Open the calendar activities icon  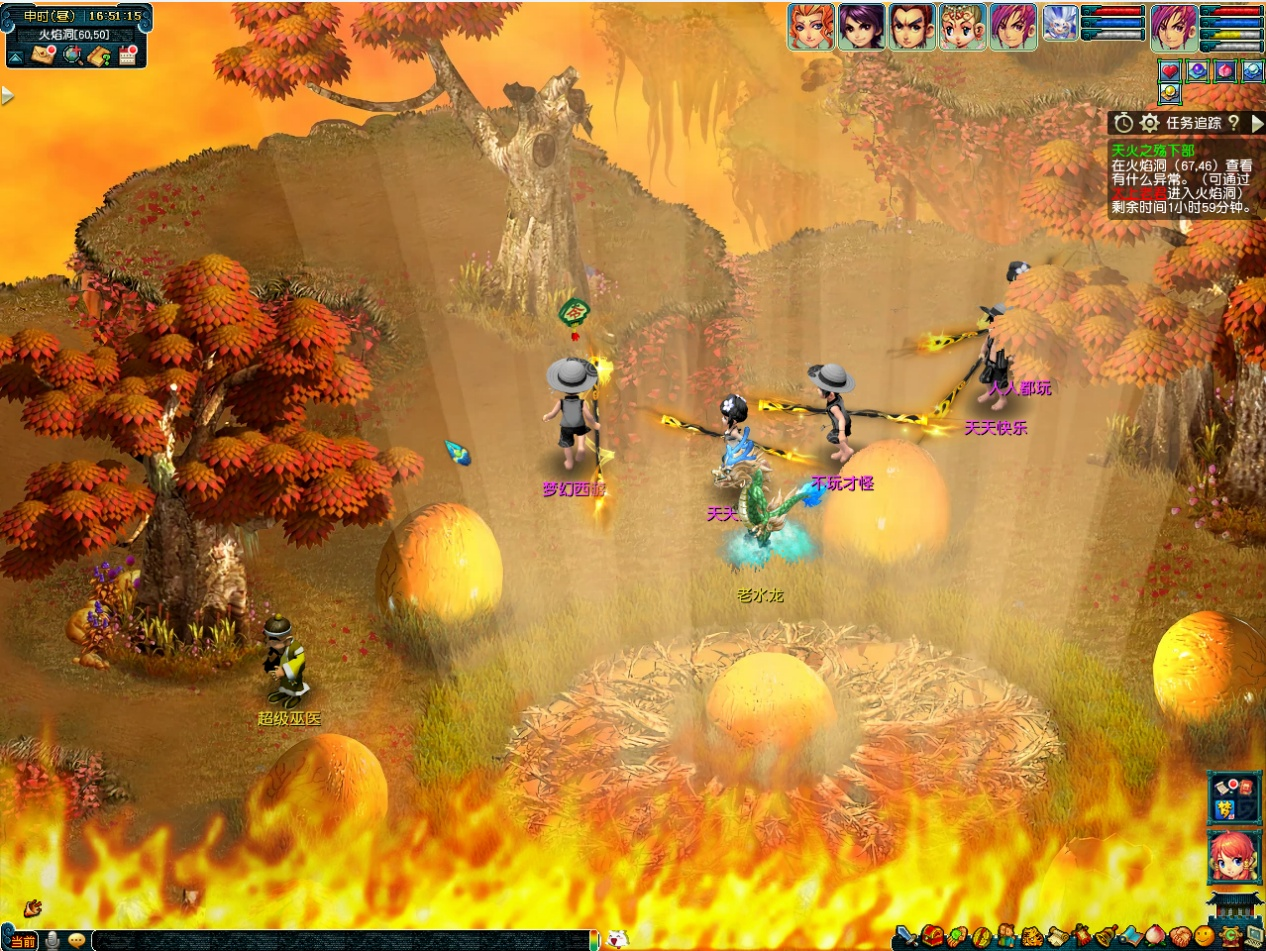click(x=127, y=56)
